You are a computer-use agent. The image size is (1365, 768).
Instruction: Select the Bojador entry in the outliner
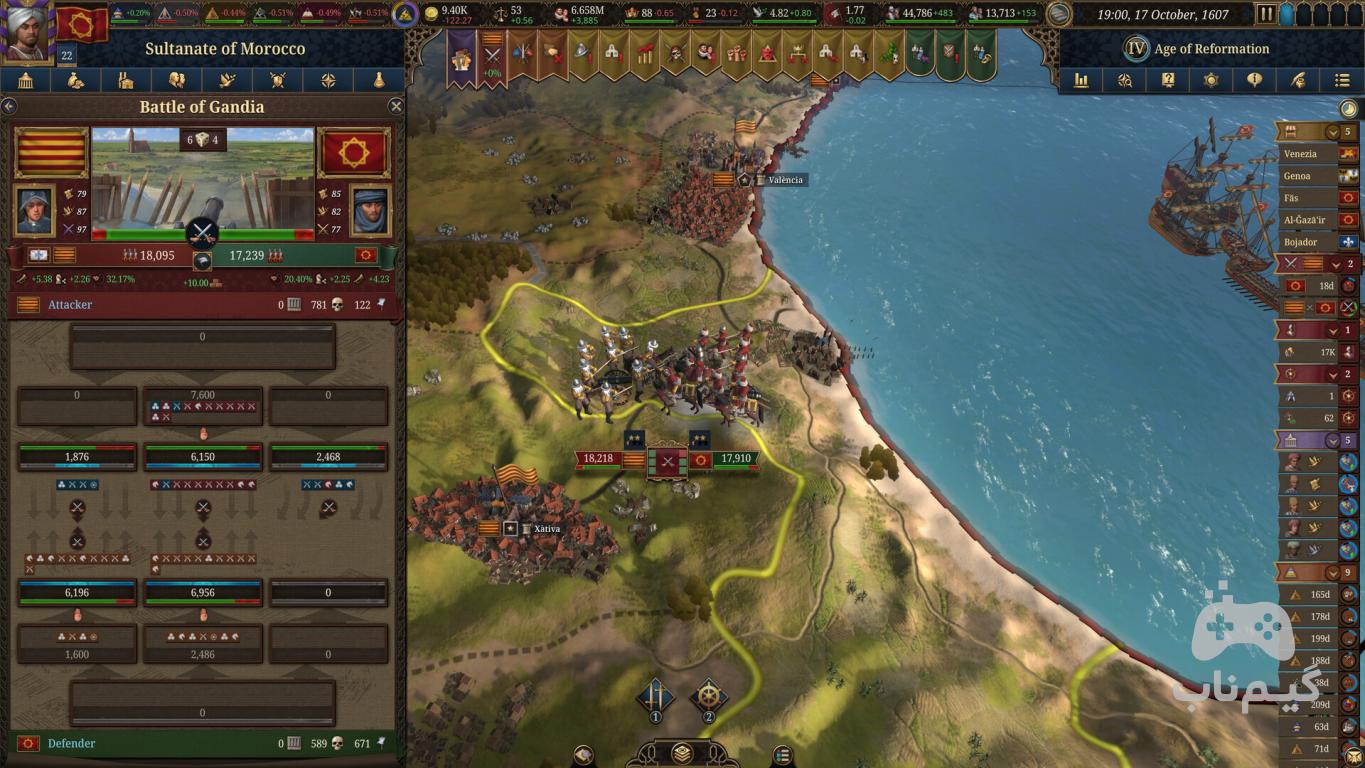click(x=1301, y=242)
